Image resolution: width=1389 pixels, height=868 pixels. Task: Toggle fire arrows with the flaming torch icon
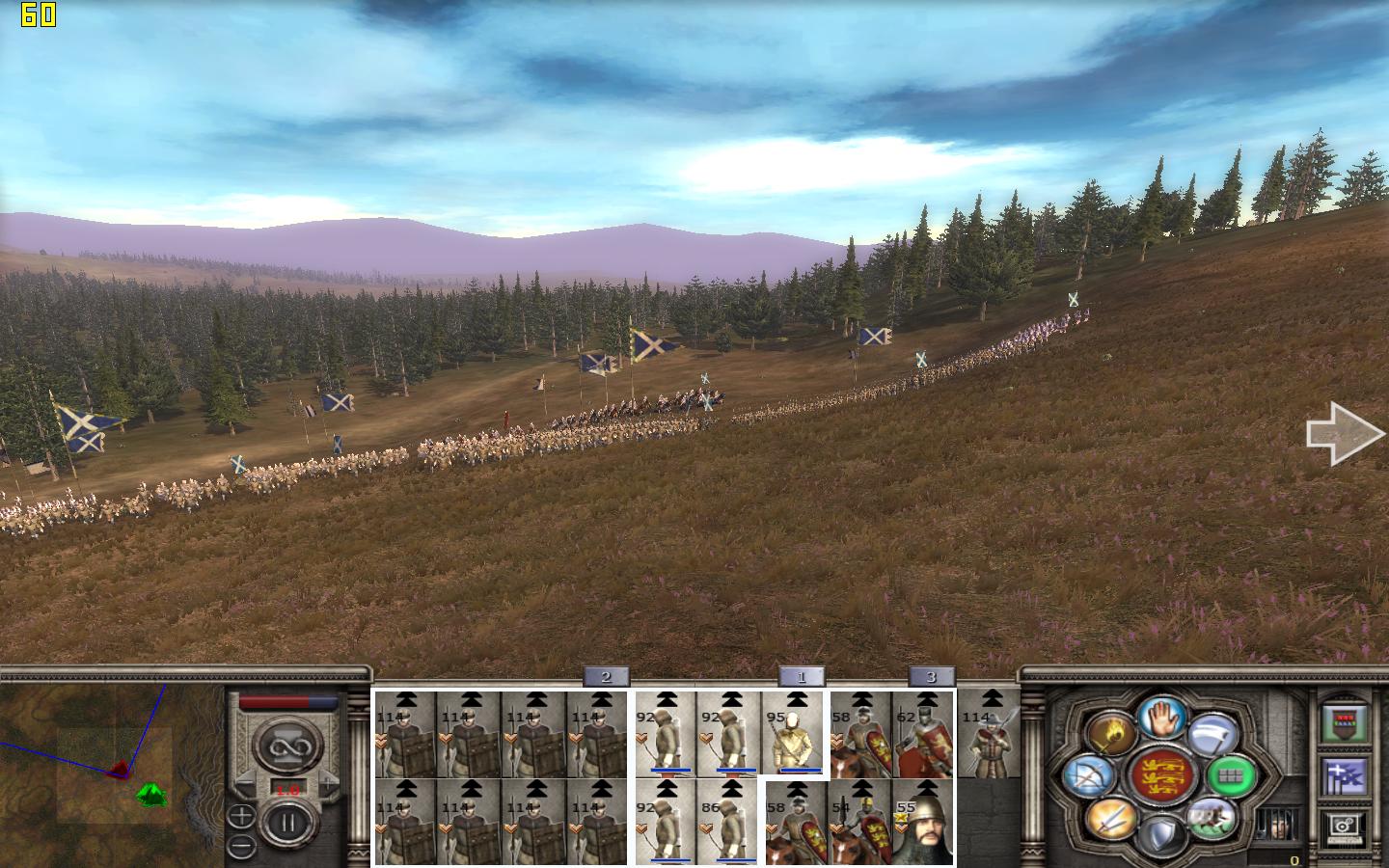coord(1111,735)
